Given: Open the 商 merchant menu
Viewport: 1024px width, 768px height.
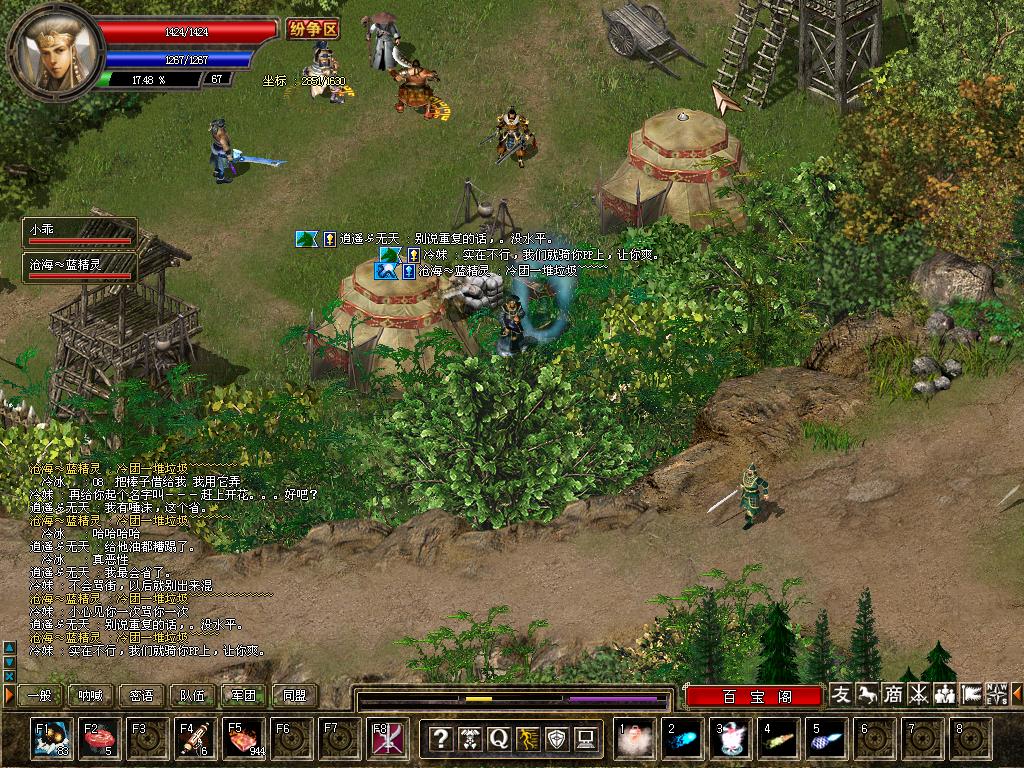Looking at the screenshot, I should [893, 694].
